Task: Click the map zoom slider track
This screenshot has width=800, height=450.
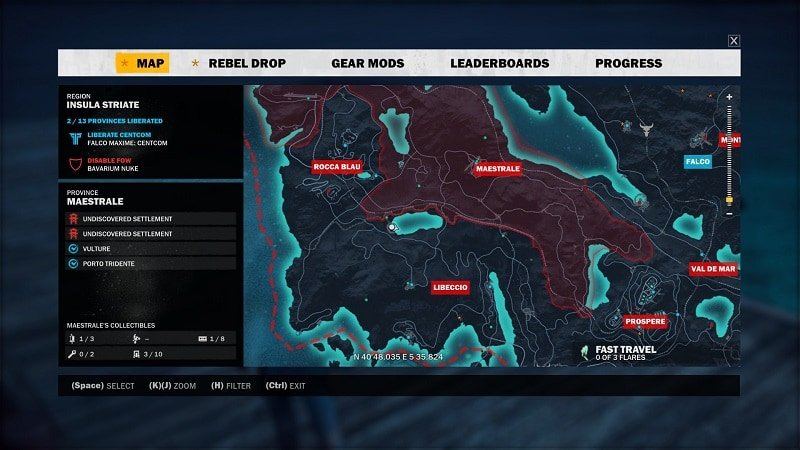Action: click(729, 150)
